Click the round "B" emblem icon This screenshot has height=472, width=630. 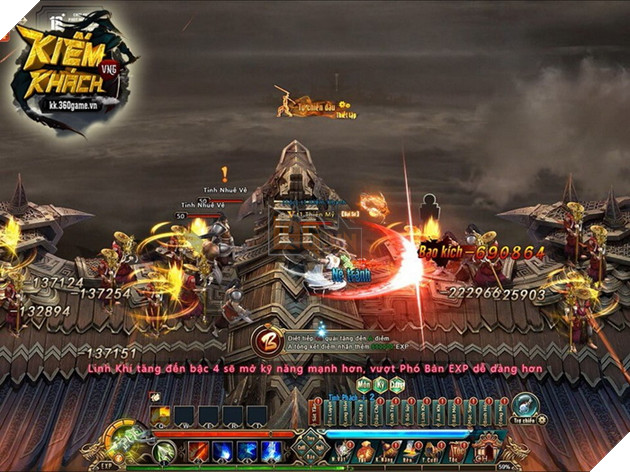point(266,339)
